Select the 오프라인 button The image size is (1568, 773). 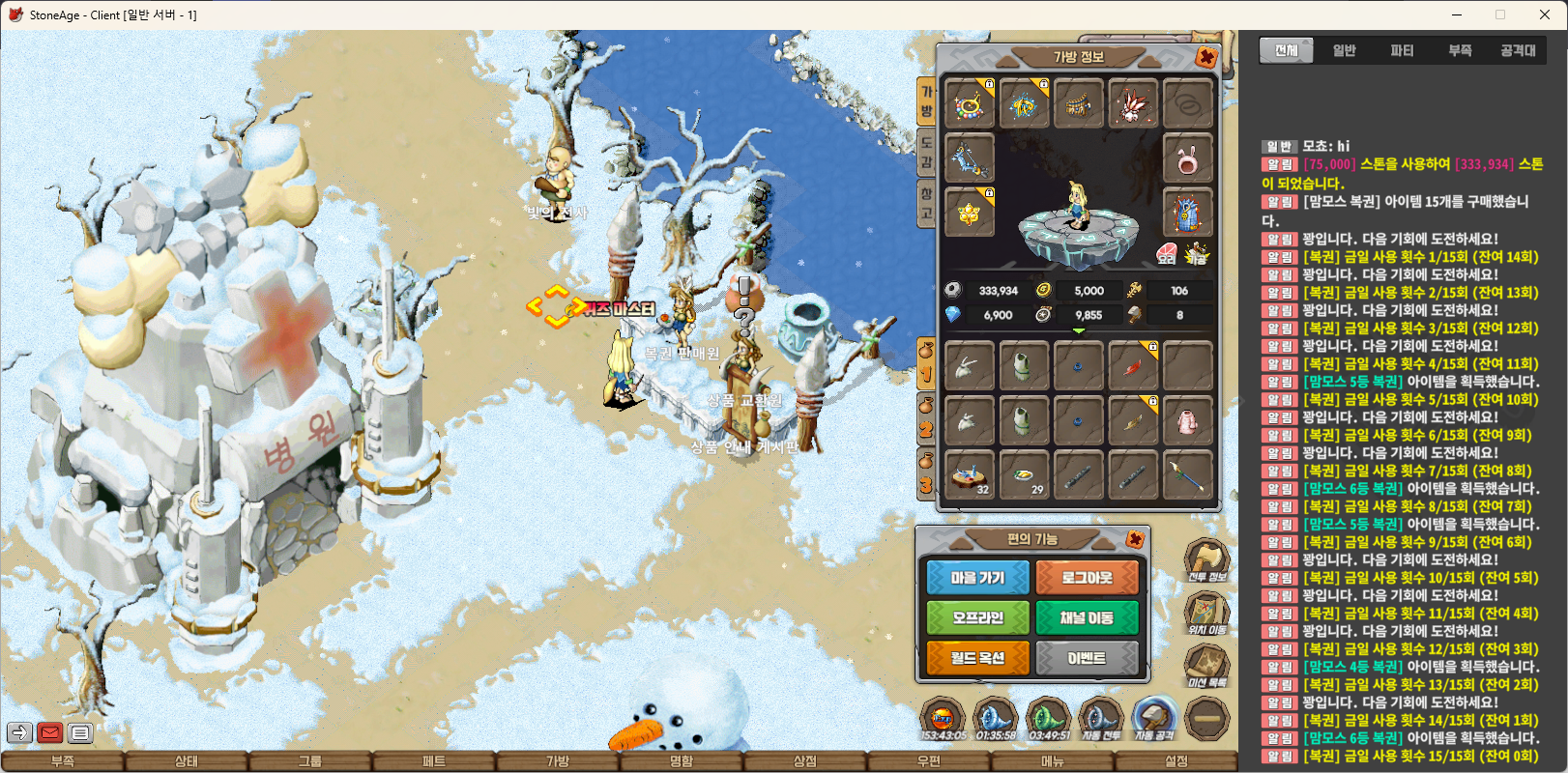pos(977,618)
